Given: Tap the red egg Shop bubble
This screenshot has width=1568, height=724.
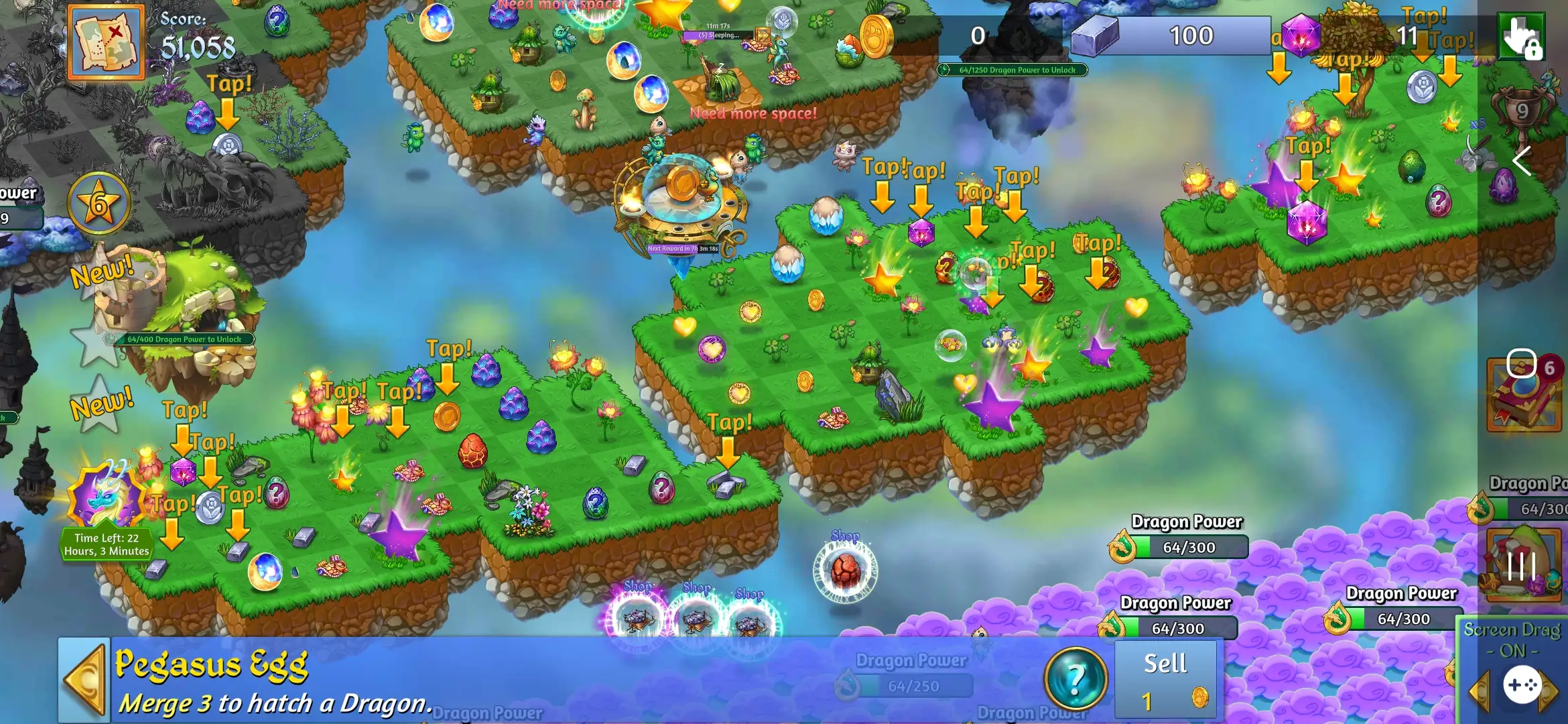Looking at the screenshot, I should [x=845, y=568].
